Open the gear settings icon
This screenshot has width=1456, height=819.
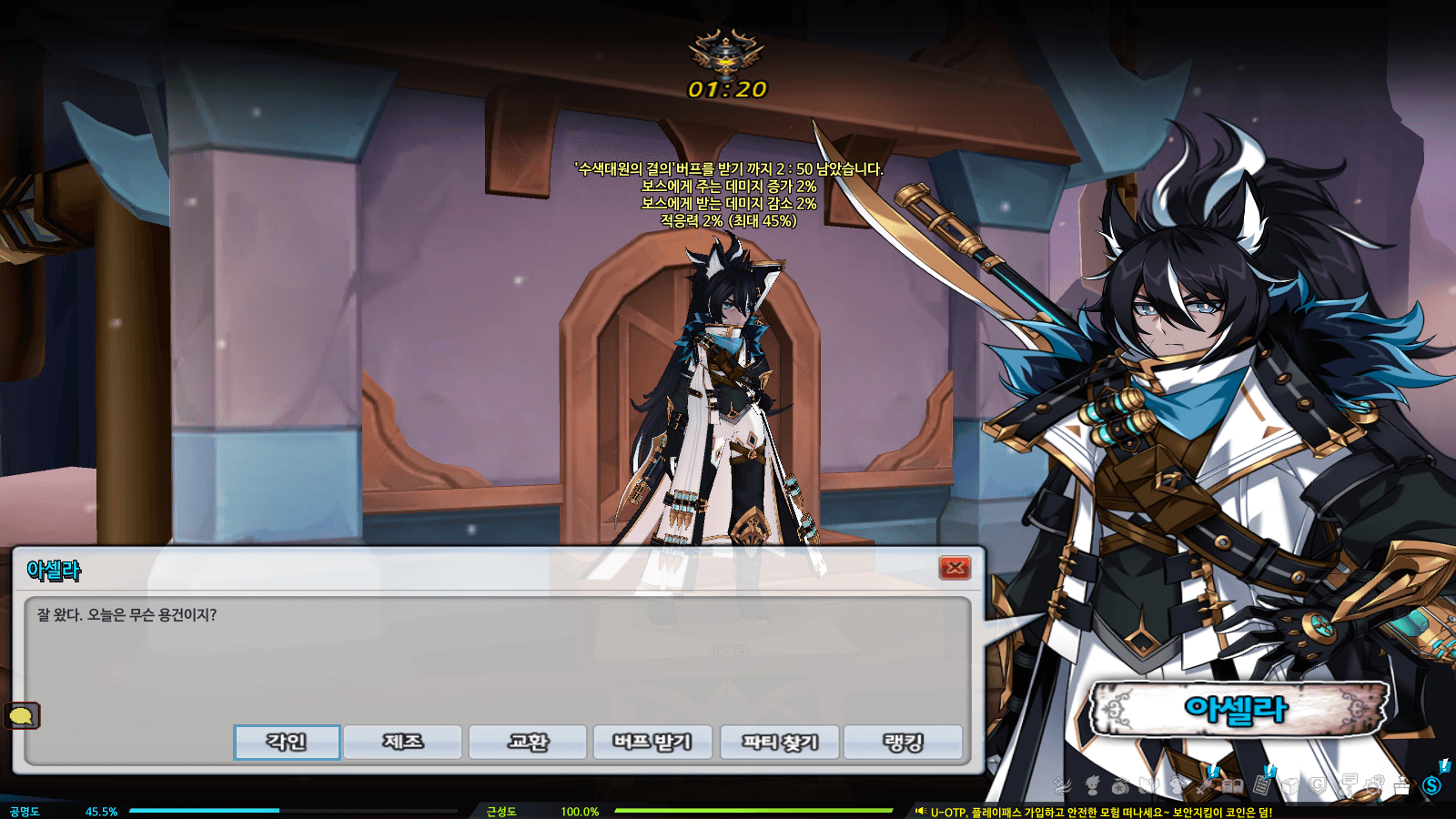(x=1375, y=784)
